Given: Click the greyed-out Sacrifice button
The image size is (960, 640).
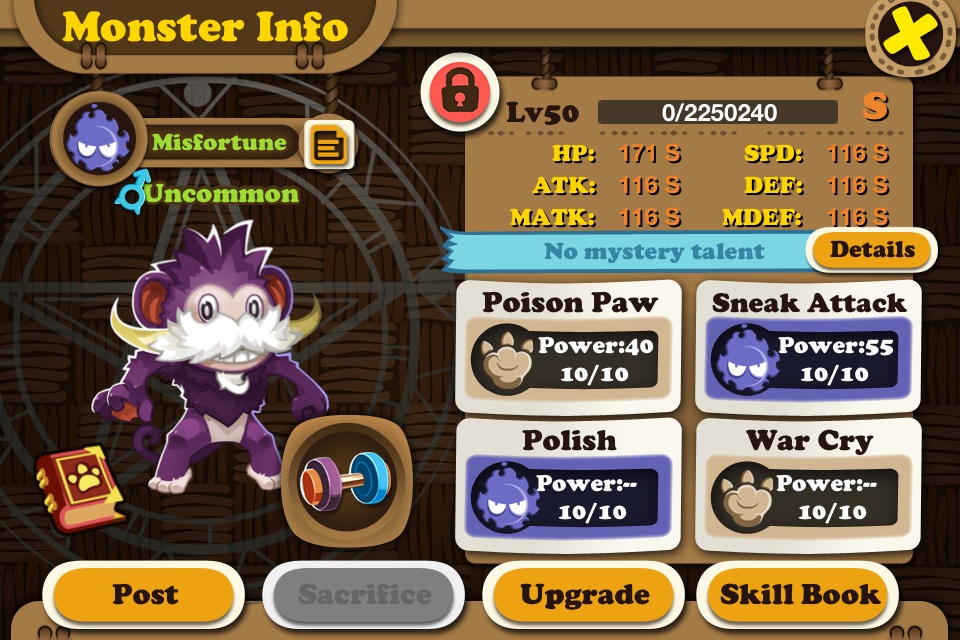Looking at the screenshot, I should (x=364, y=595).
